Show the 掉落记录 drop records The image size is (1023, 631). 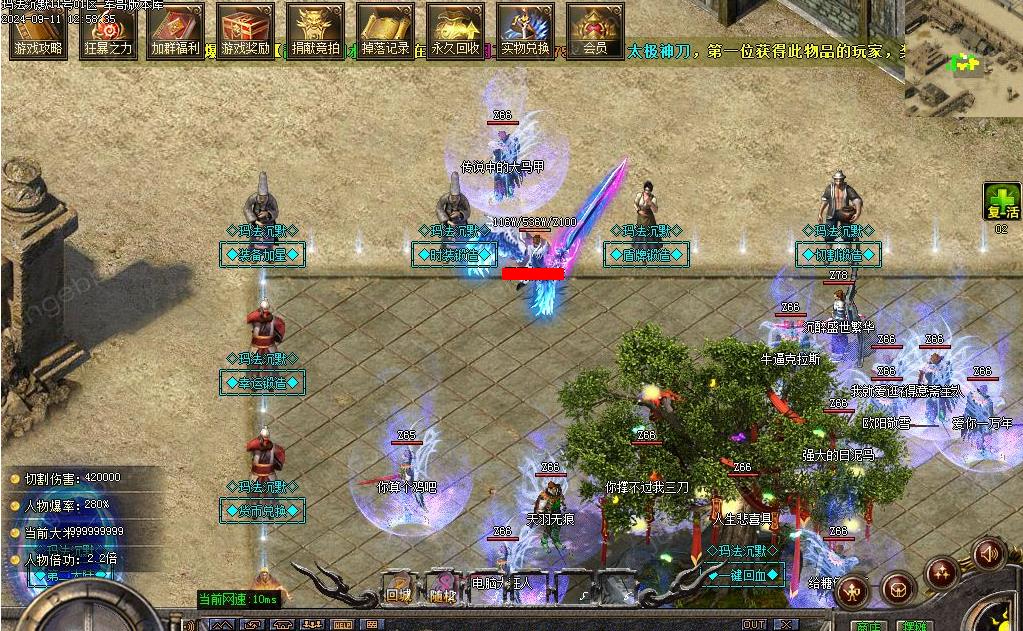click(x=385, y=30)
